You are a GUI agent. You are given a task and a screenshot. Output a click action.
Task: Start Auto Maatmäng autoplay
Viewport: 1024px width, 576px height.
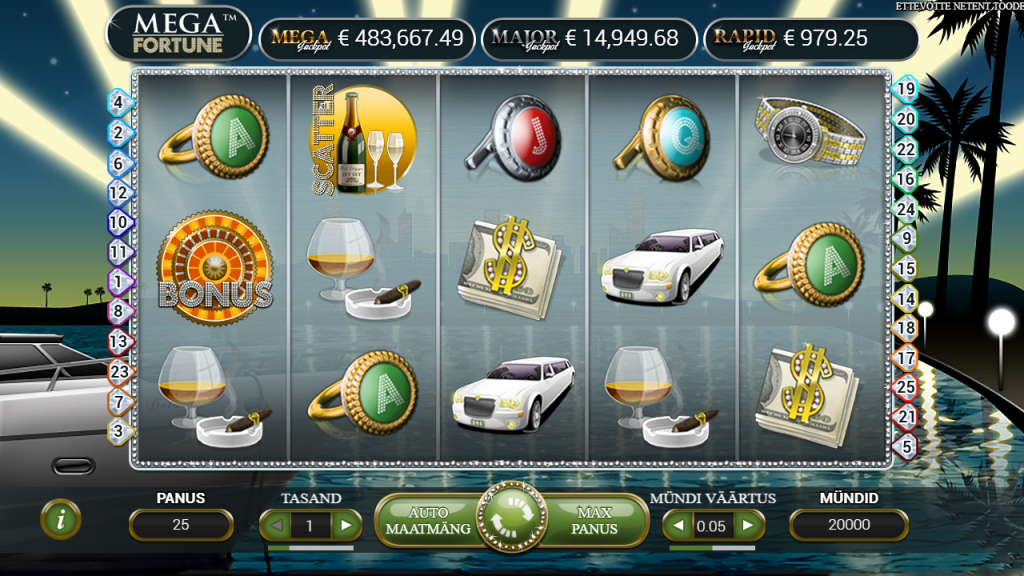coord(428,520)
